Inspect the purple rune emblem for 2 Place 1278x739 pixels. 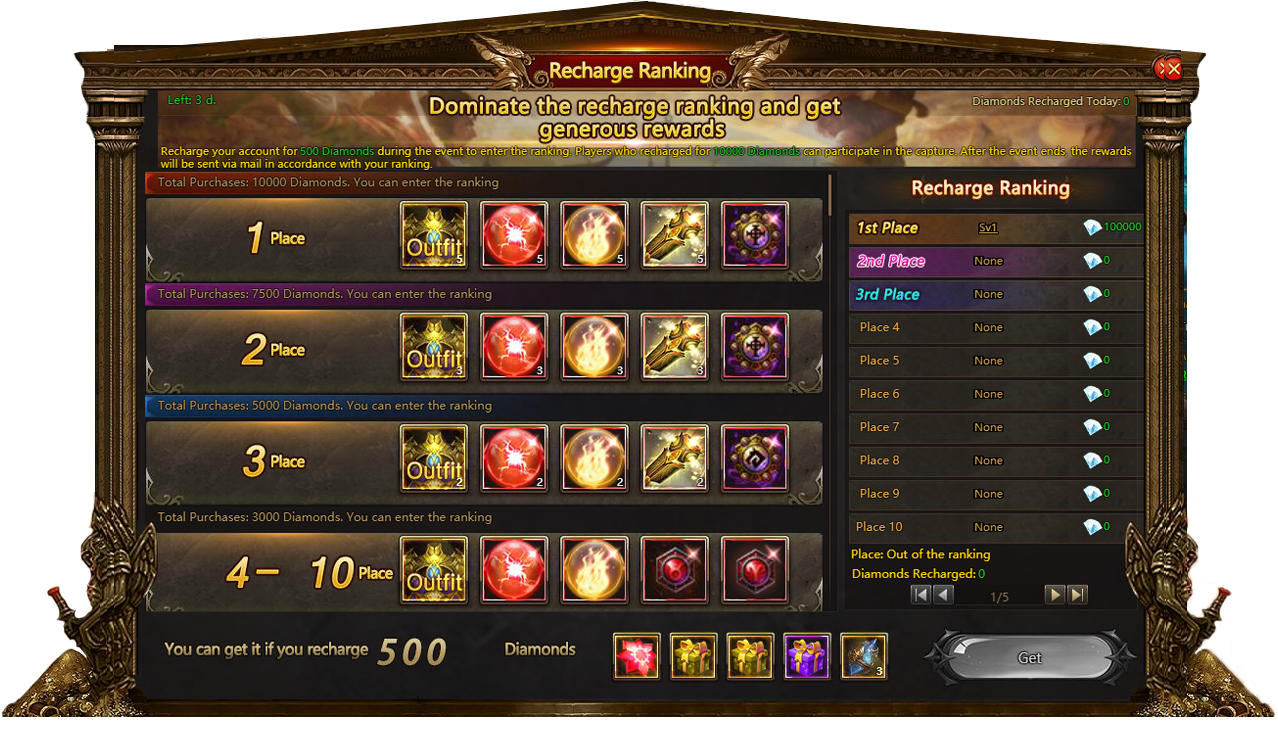754,347
